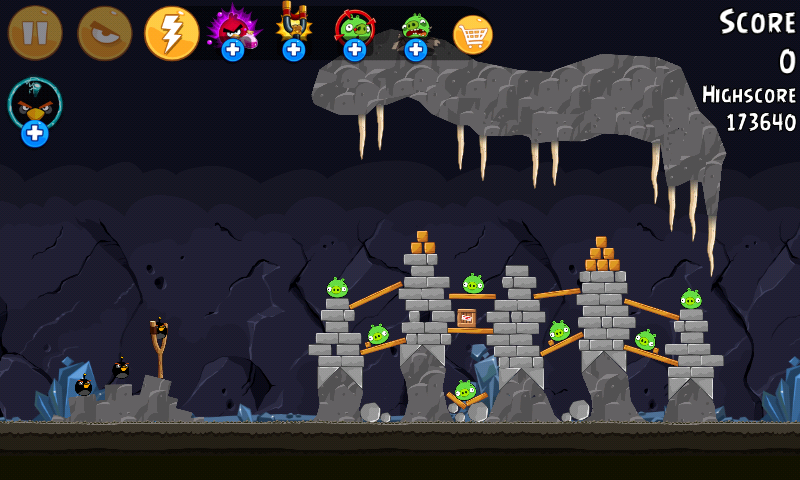Activate the Sling Scope pig target power-up

coord(354,30)
